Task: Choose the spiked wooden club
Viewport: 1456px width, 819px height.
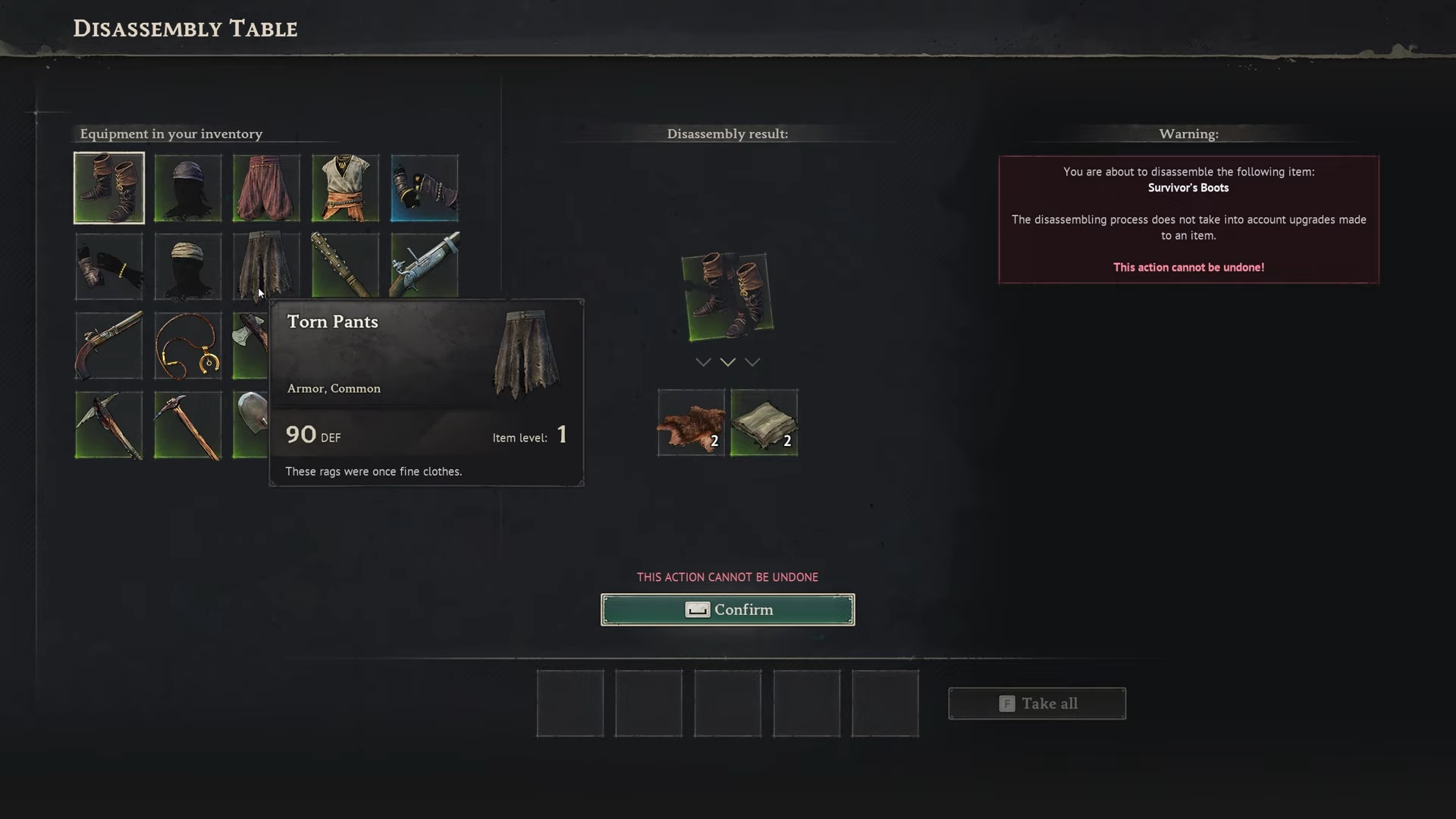Action: (x=345, y=265)
